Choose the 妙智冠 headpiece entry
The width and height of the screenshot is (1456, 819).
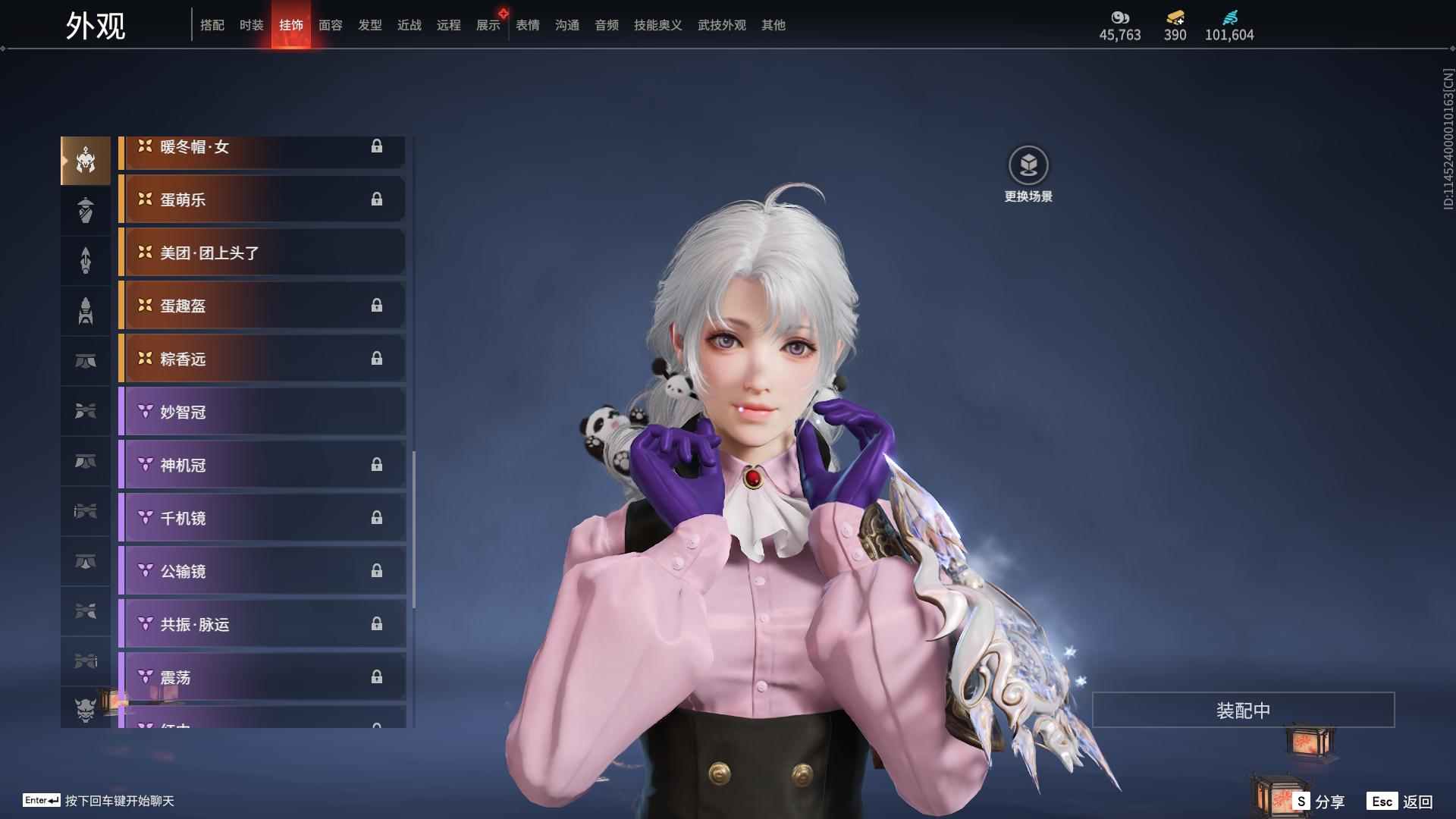click(x=262, y=412)
